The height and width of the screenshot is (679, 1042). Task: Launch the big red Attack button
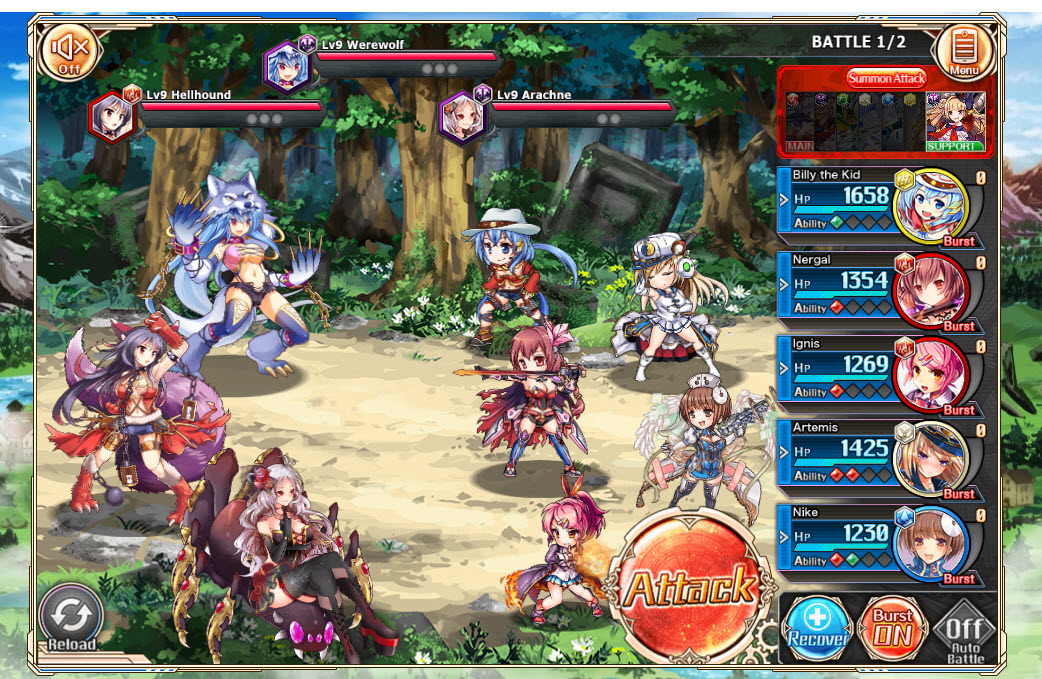pos(689,585)
